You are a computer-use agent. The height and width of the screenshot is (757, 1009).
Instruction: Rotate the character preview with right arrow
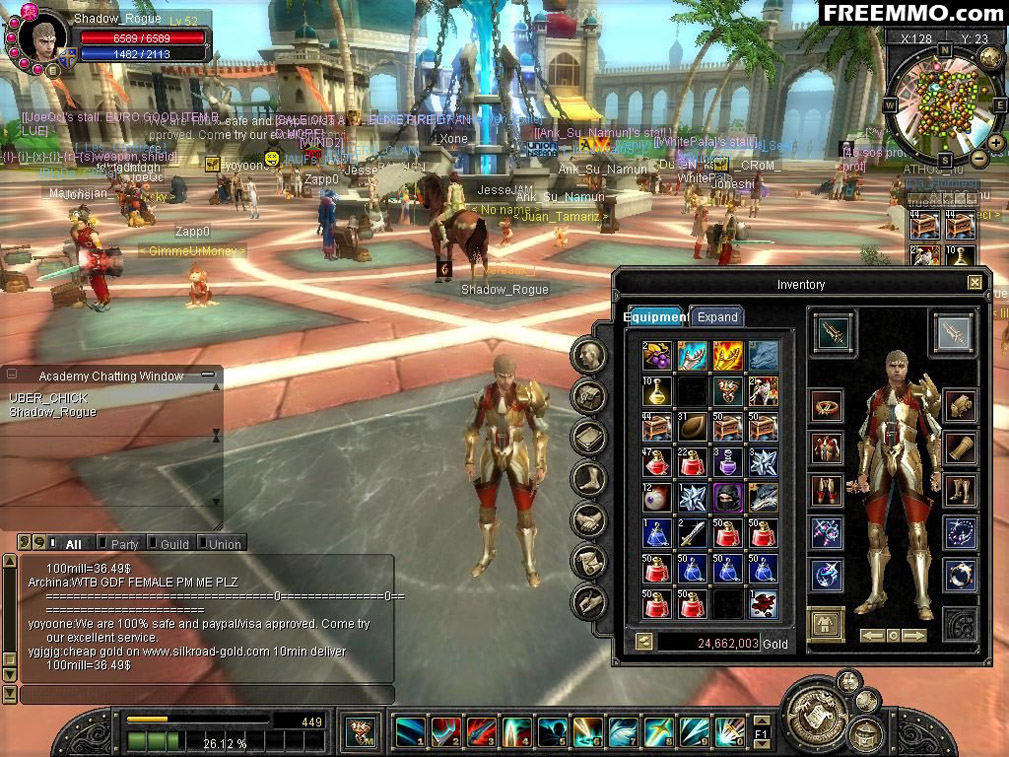[915, 636]
